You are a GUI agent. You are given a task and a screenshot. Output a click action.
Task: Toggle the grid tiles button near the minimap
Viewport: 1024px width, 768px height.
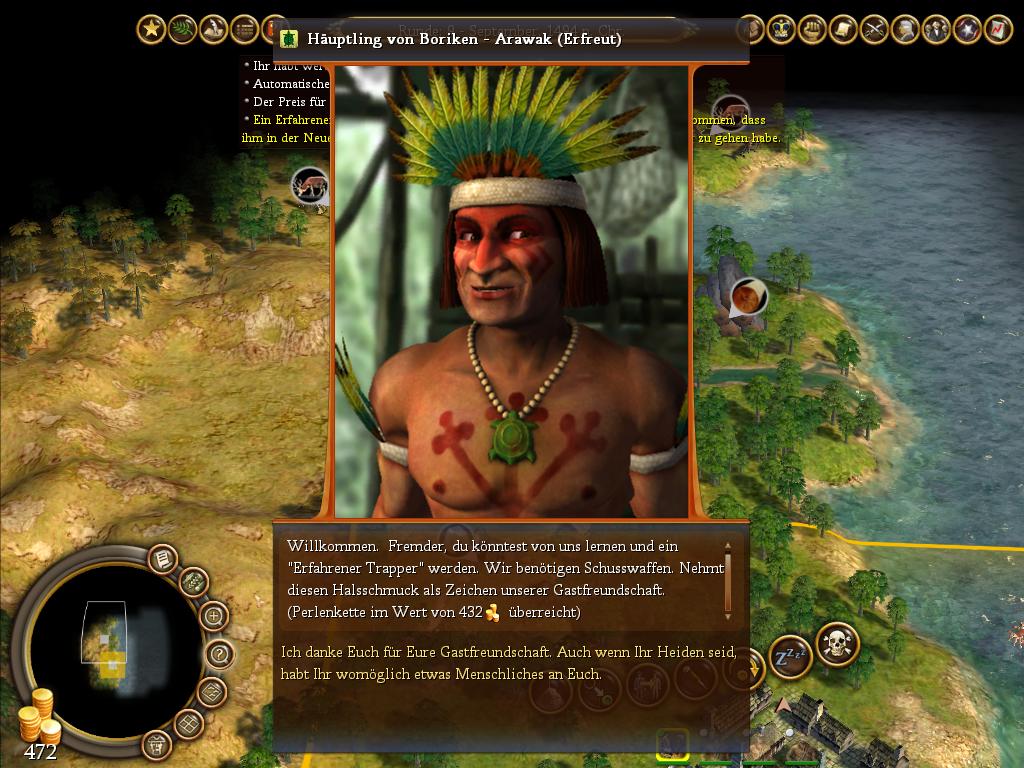pyautogui.click(x=189, y=723)
